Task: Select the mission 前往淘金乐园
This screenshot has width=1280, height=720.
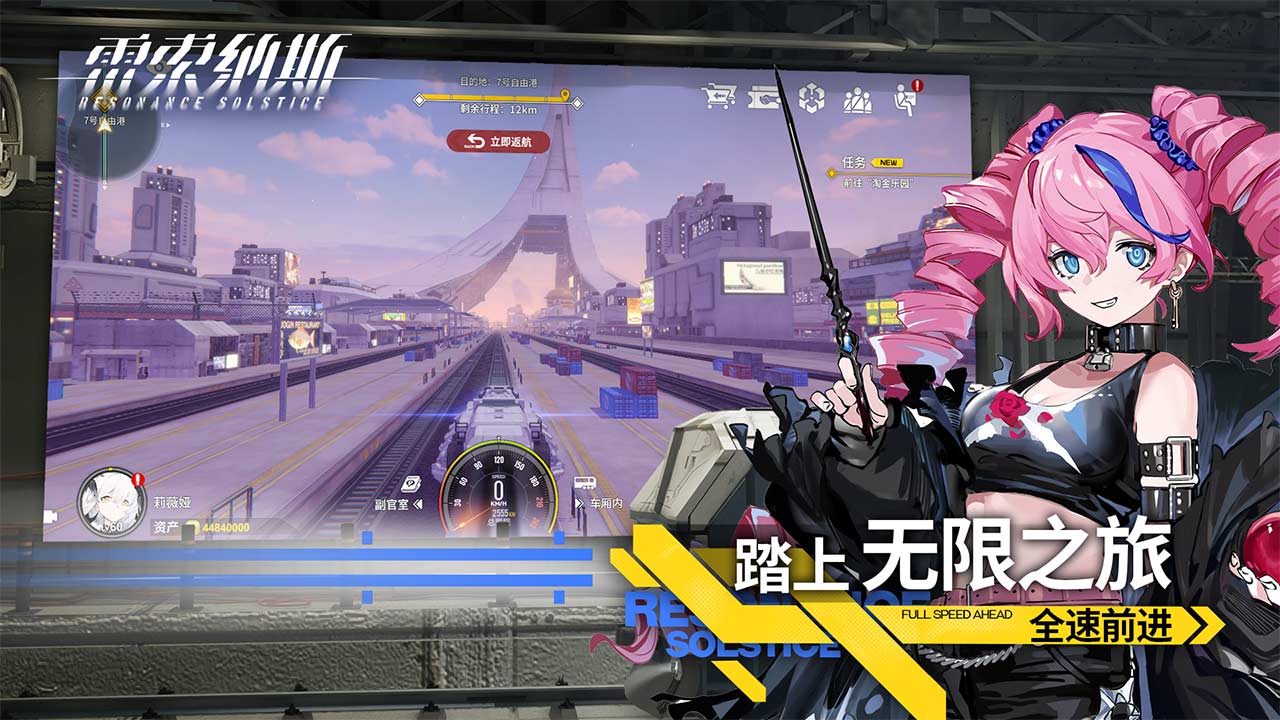Action: click(878, 183)
